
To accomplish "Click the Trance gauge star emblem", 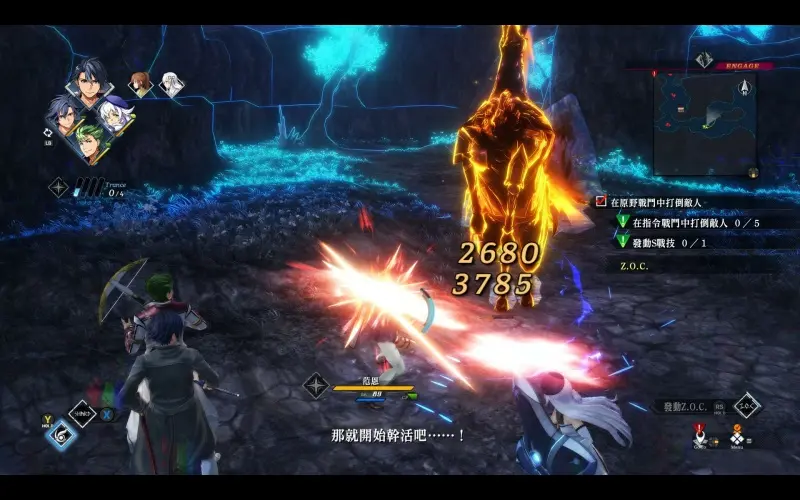I will coord(59,186).
